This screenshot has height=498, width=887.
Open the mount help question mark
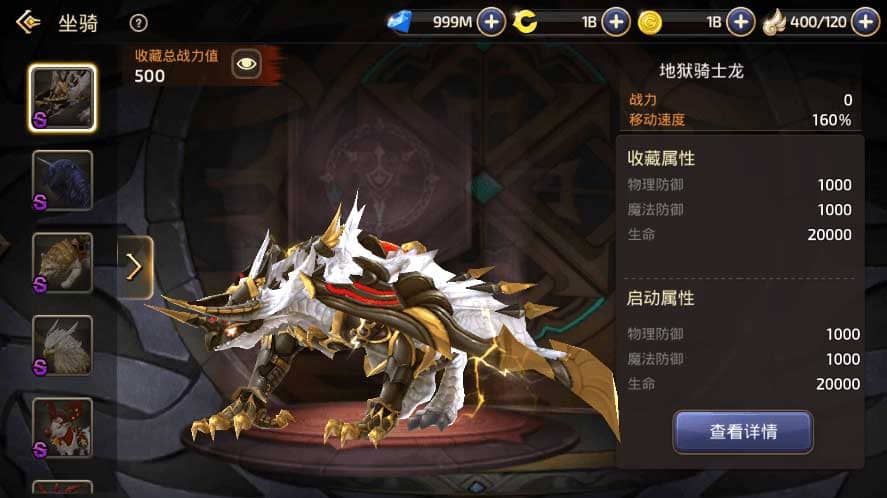pos(139,23)
